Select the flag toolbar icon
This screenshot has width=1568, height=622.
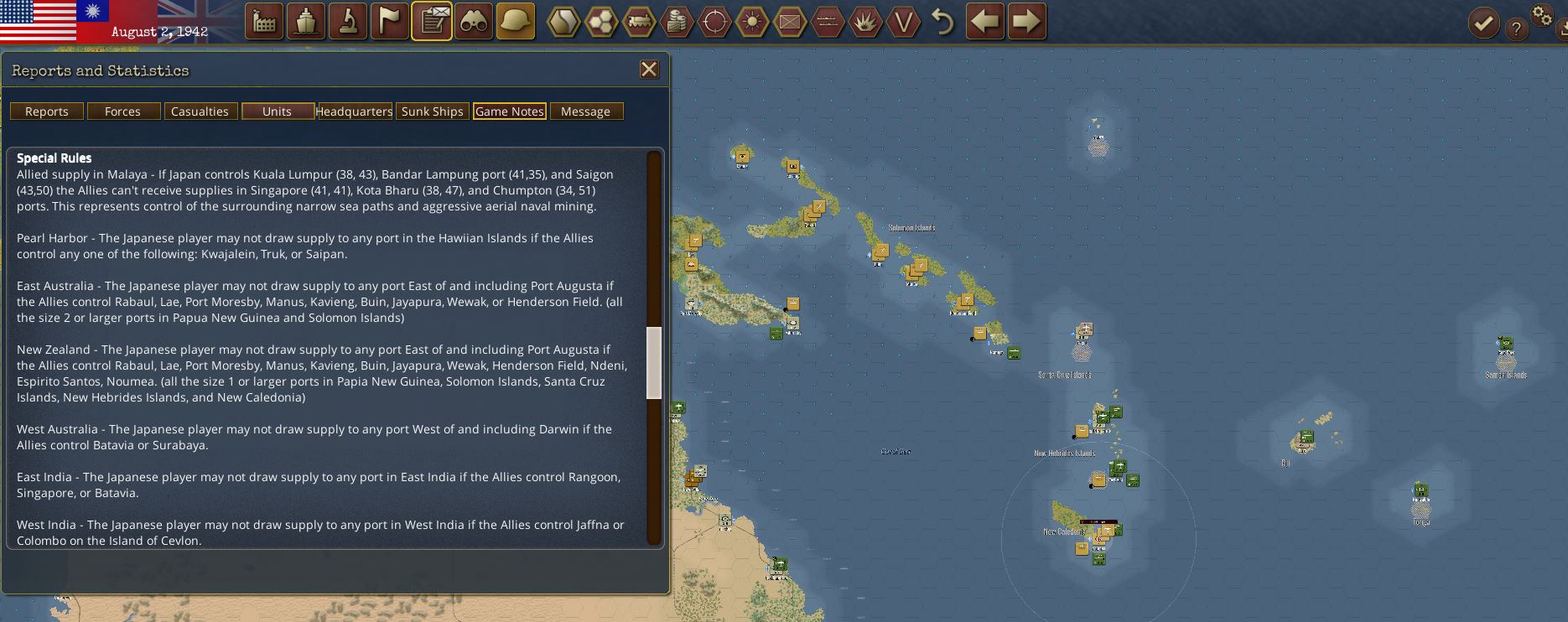click(x=390, y=22)
